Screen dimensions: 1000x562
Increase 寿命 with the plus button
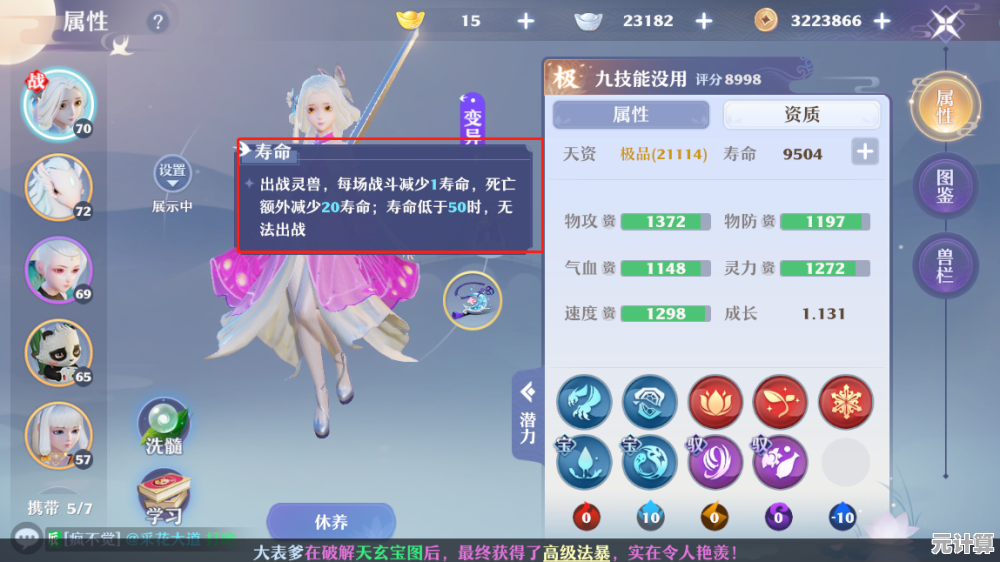(x=864, y=153)
